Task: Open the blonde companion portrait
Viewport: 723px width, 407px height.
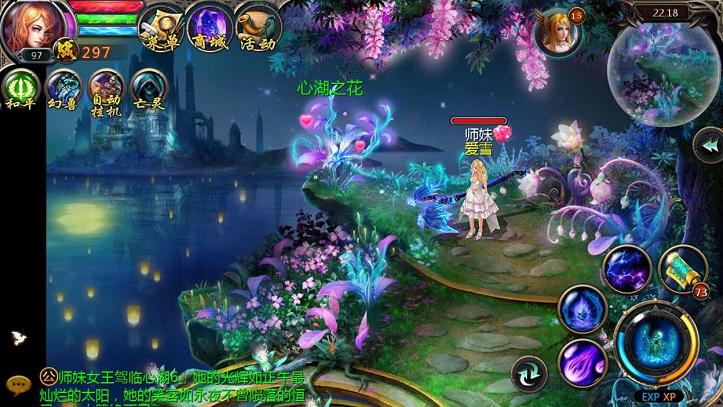Action: tap(559, 31)
